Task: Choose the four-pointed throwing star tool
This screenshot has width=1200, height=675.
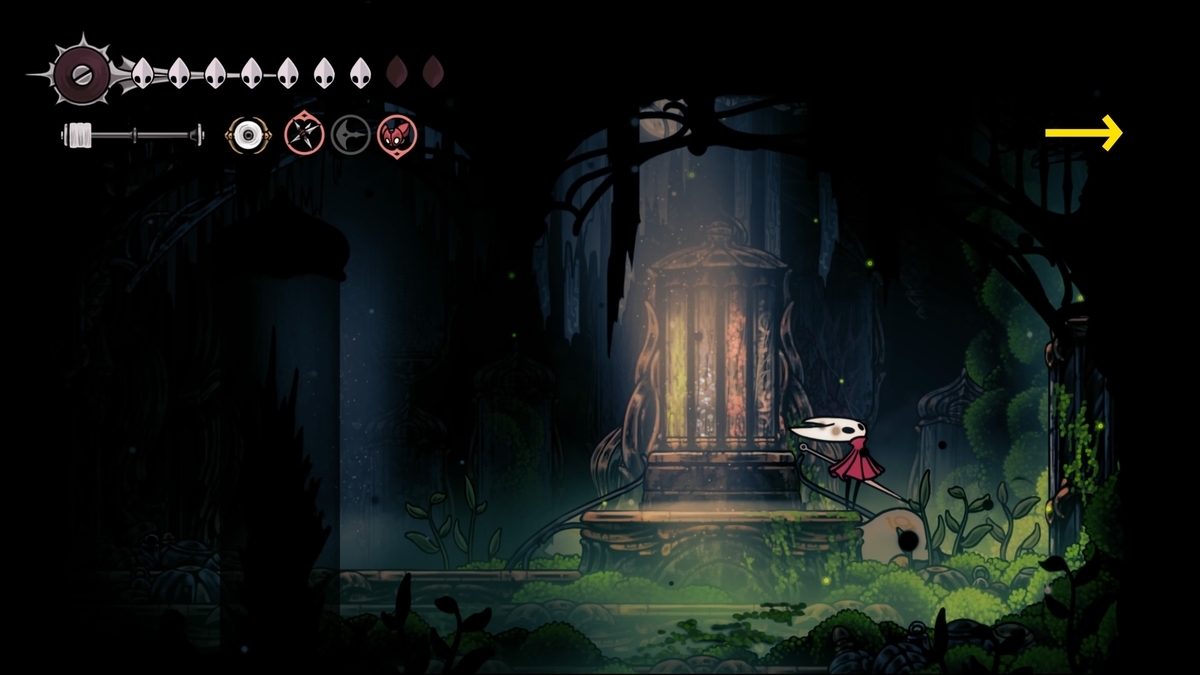Action: [x=303, y=134]
